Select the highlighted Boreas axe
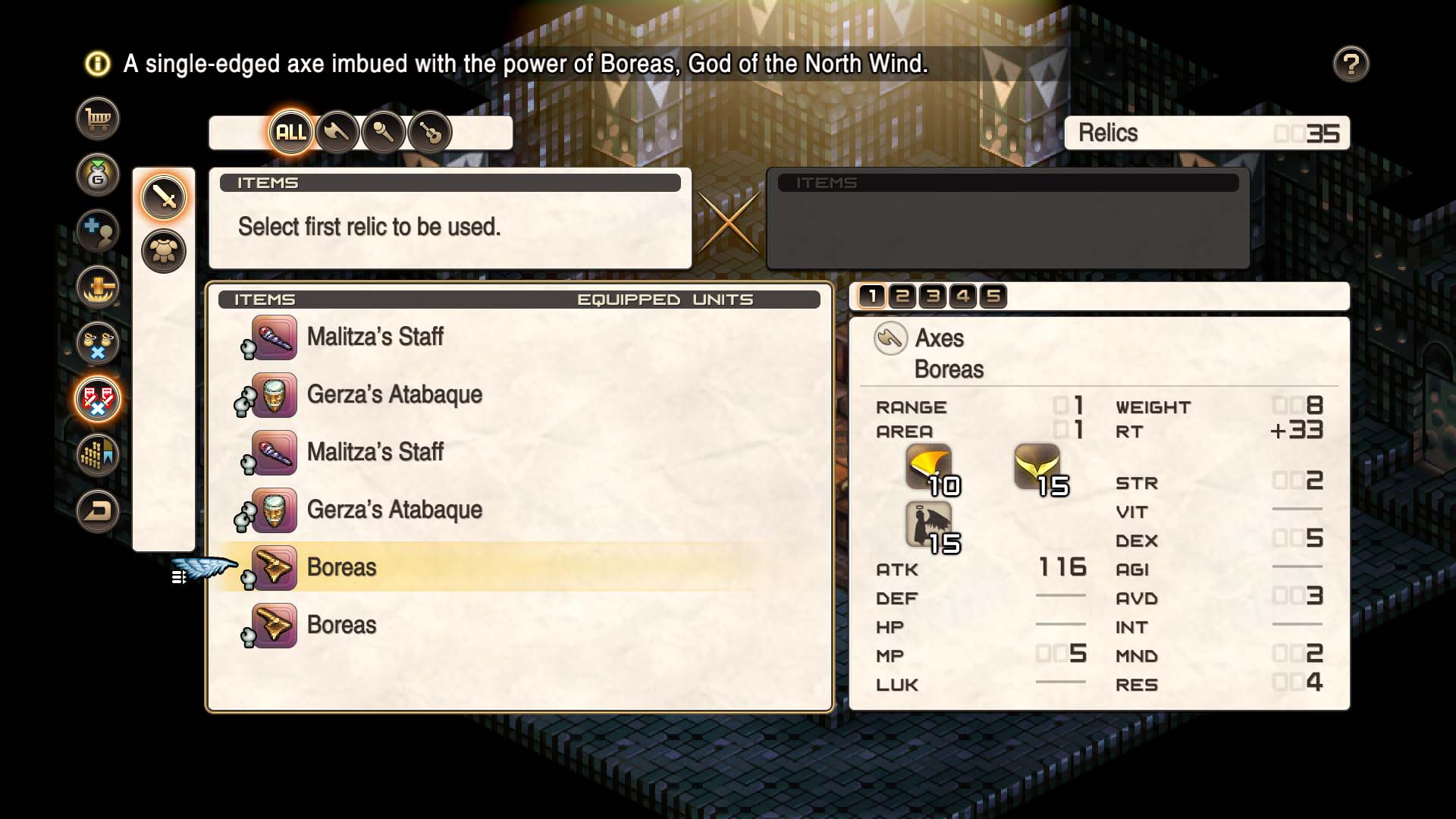1456x819 pixels. 340,566
